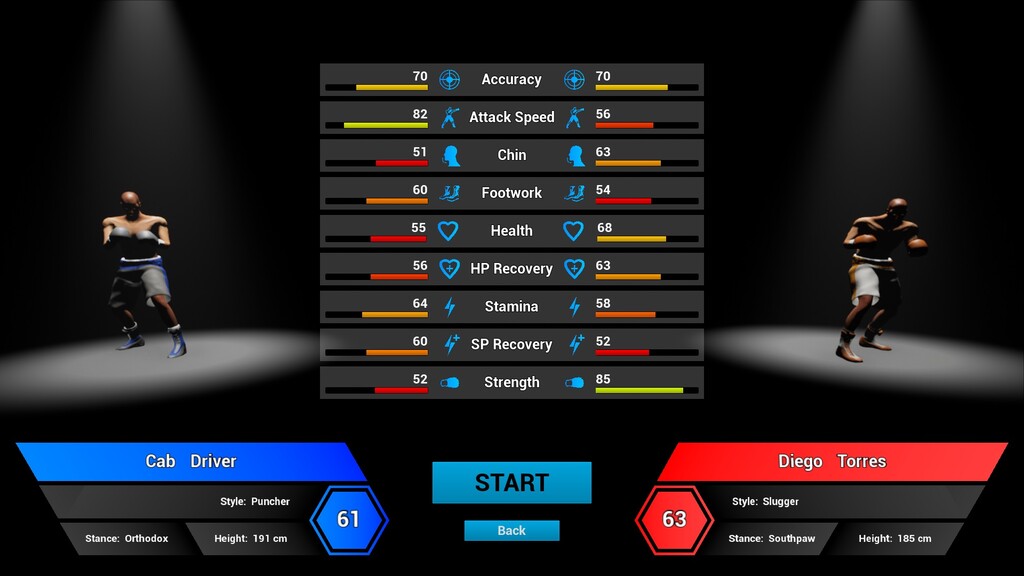Select the Diego Torres name banner
This screenshot has height=576, width=1024.
pyautogui.click(x=832, y=461)
